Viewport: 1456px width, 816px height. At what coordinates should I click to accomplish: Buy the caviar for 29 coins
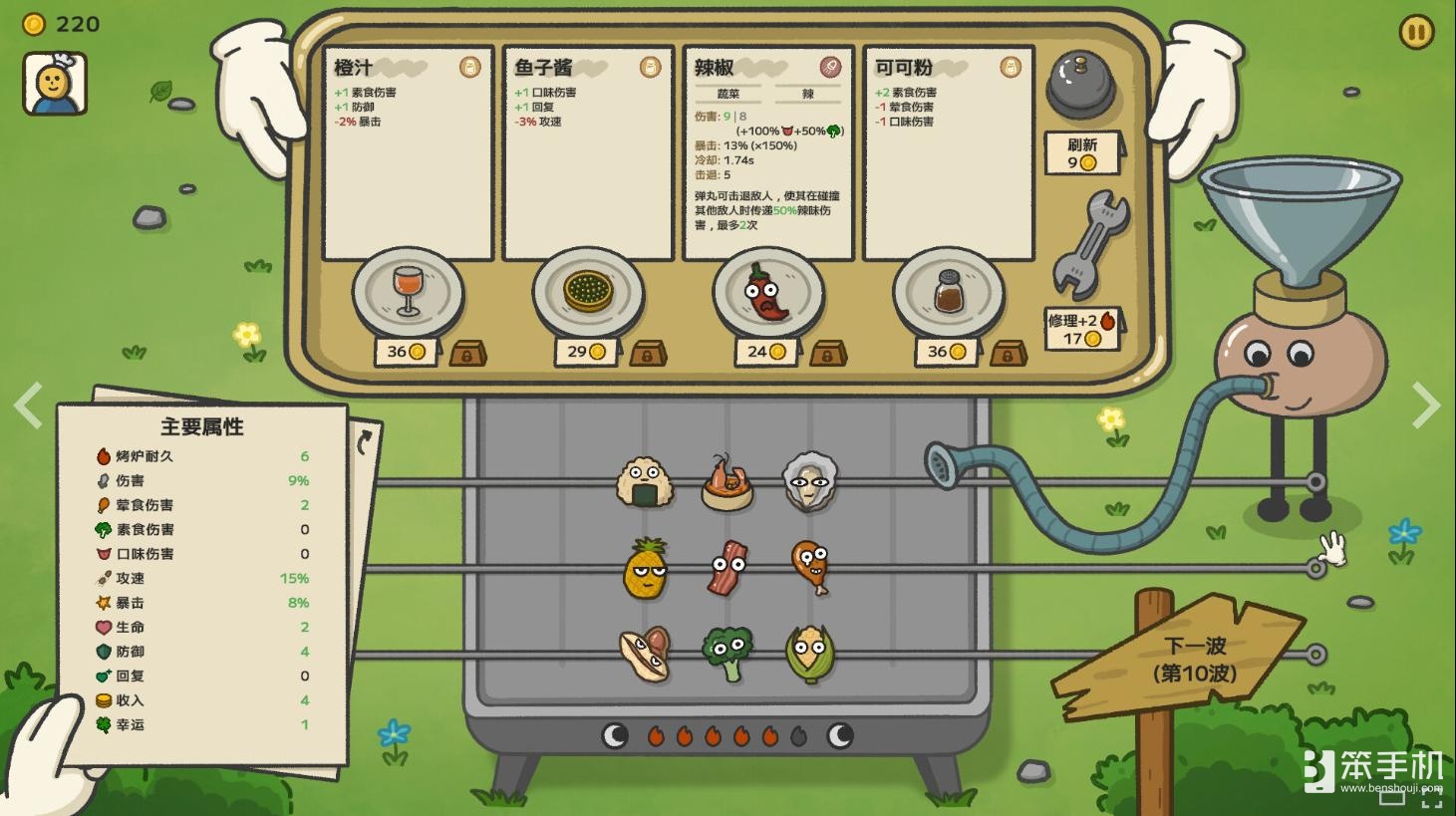(x=587, y=351)
